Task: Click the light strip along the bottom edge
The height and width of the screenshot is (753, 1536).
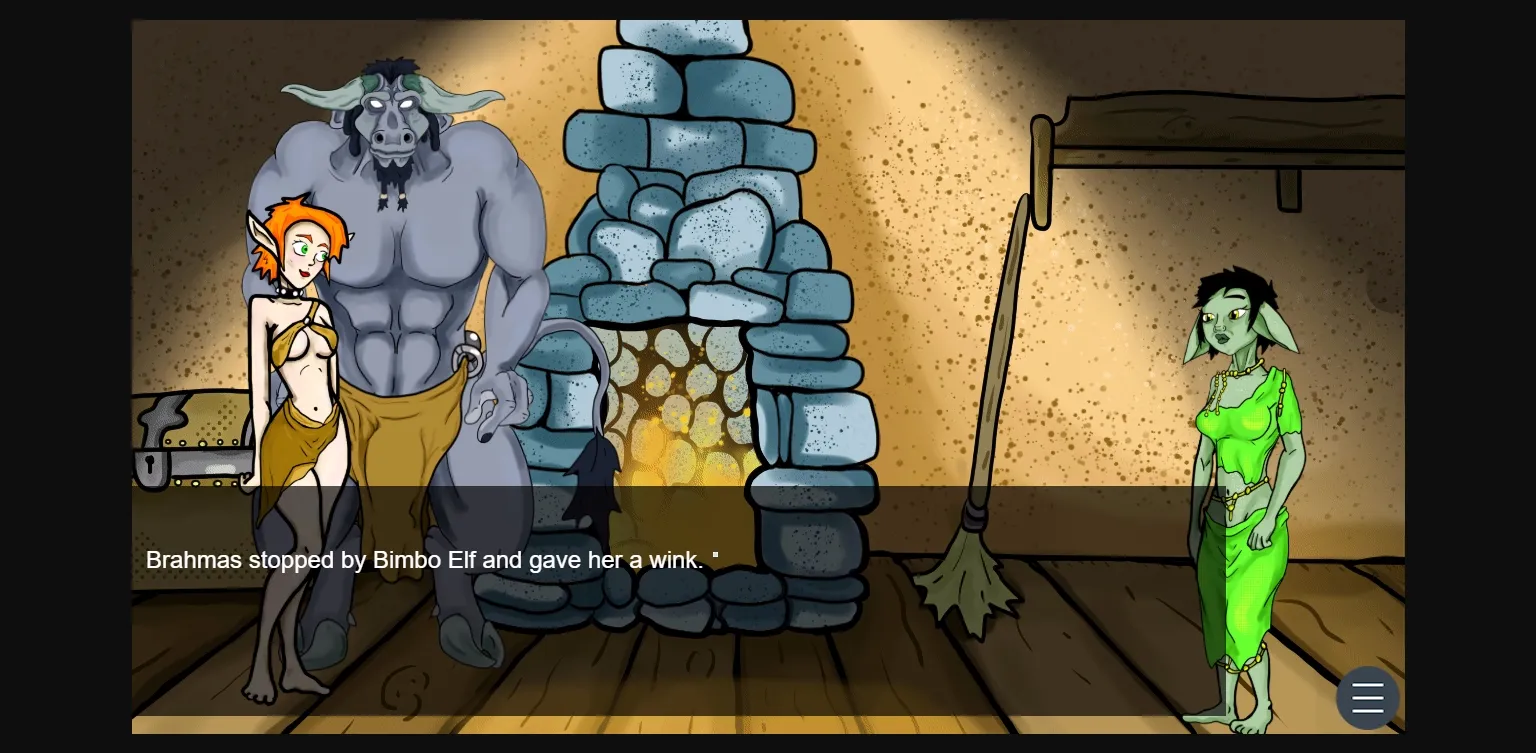Action: coord(768,723)
